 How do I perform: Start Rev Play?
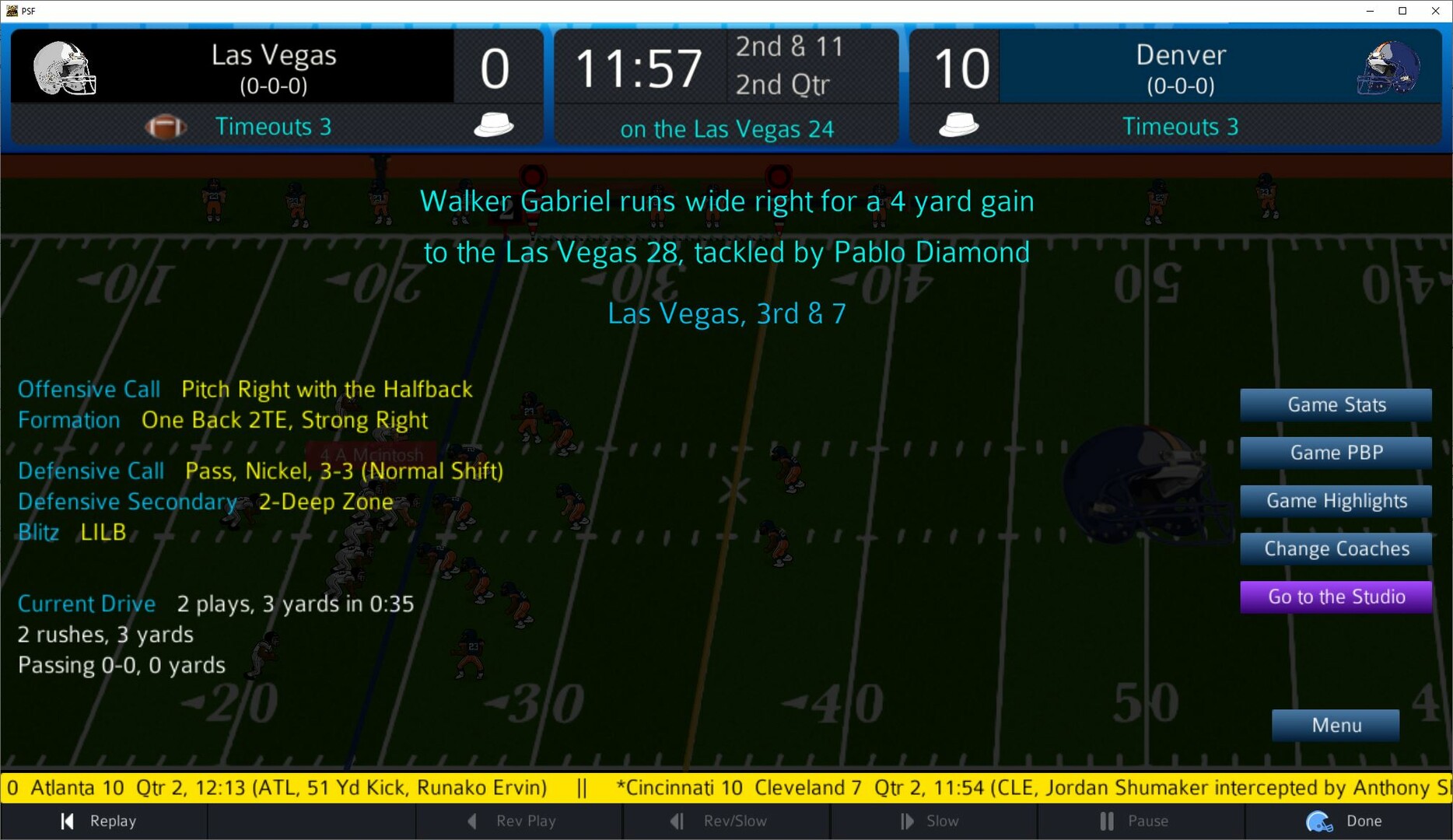520,821
